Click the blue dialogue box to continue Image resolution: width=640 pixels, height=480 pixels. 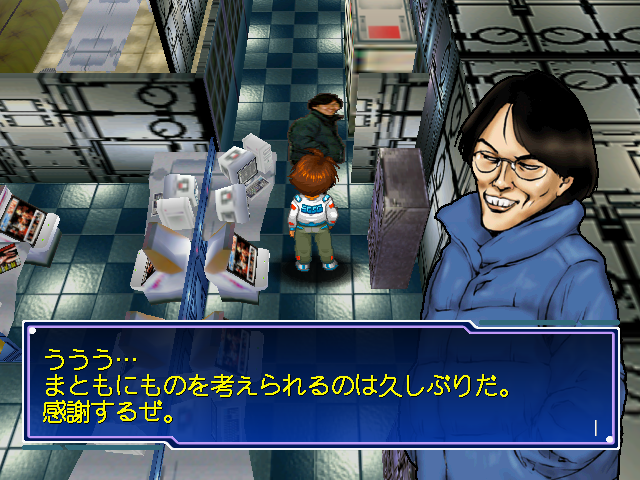point(320,384)
